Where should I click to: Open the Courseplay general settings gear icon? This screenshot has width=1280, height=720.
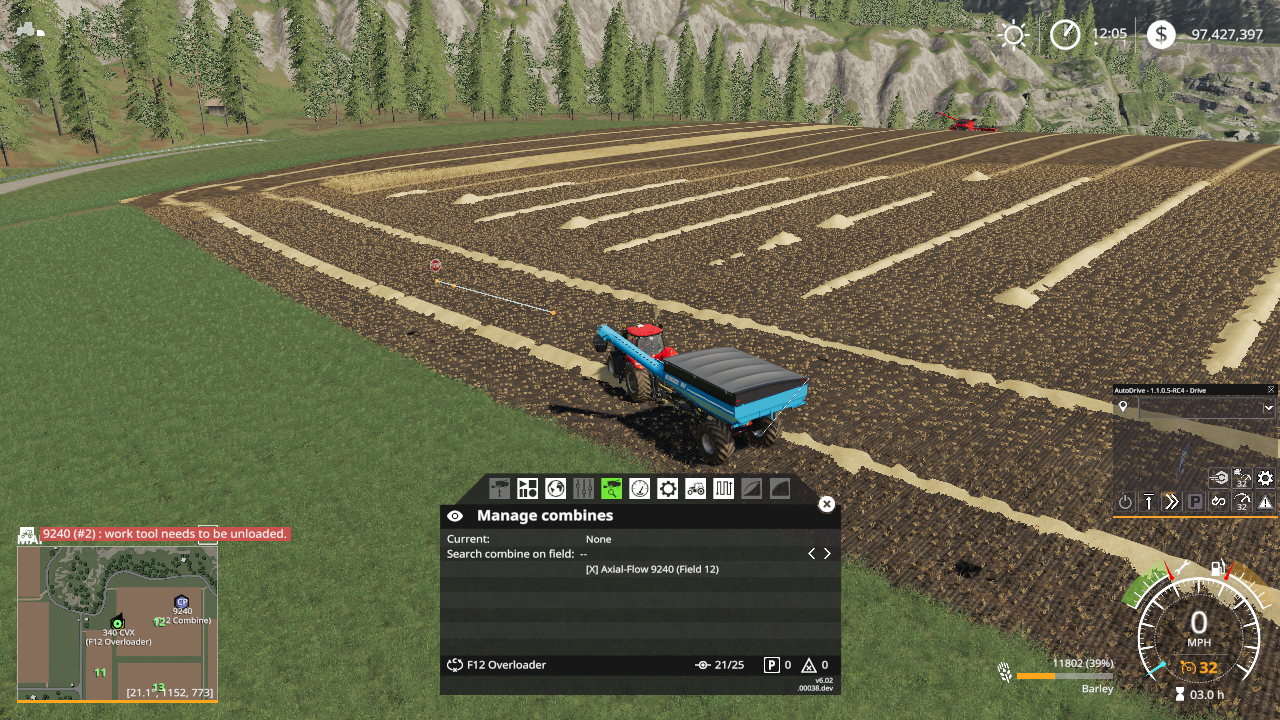(x=667, y=488)
